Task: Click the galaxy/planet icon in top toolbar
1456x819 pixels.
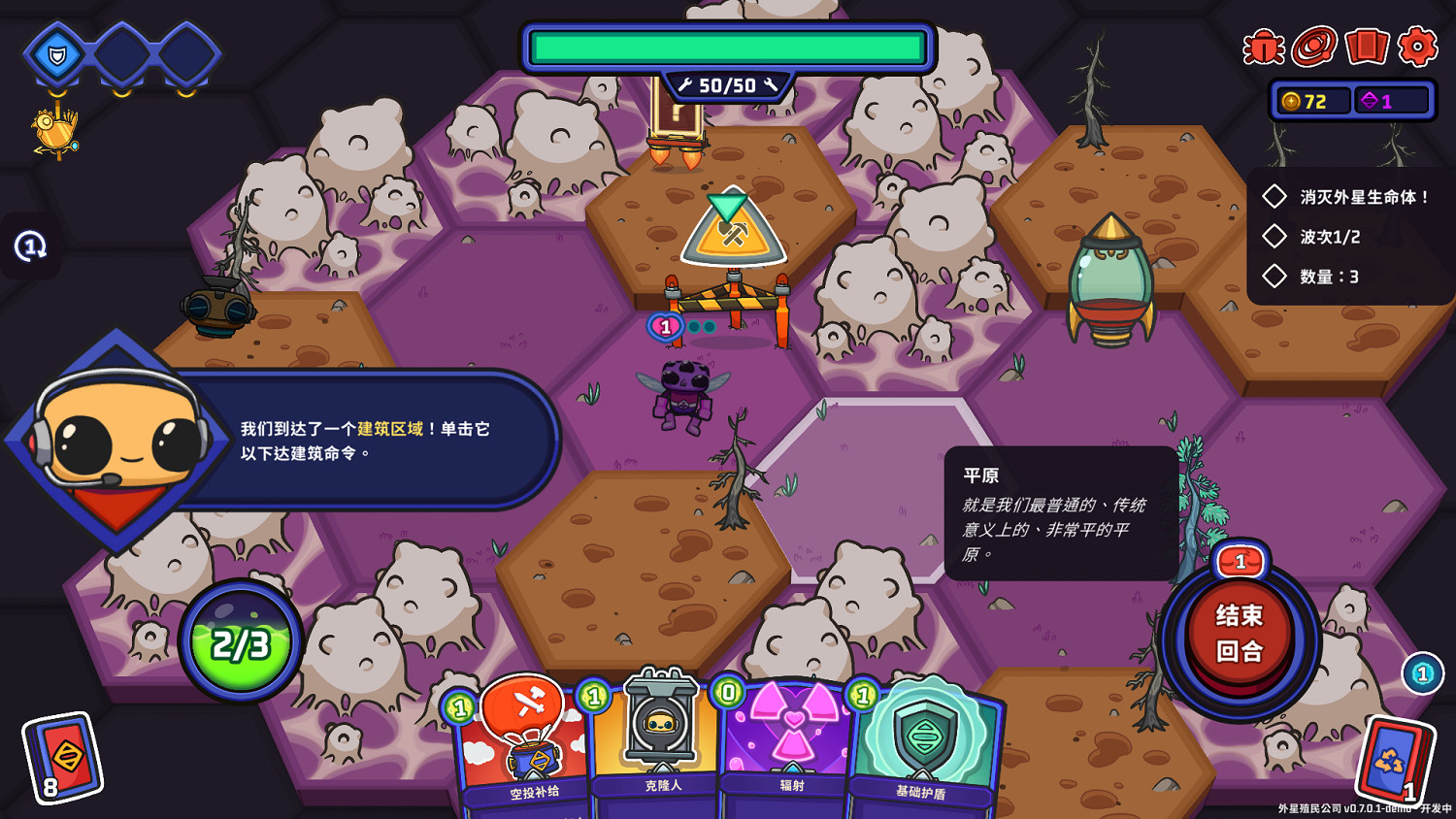Action: [1313, 47]
